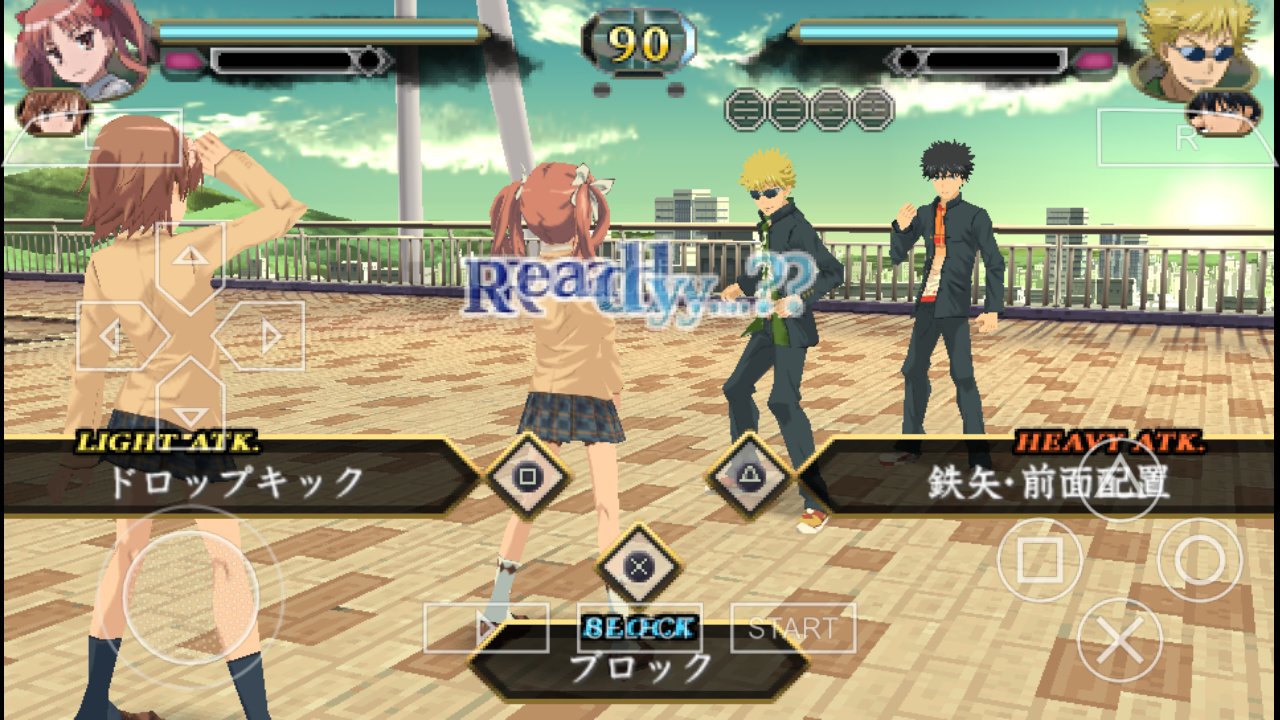Tap the START button overlay
The width and height of the screenshot is (1280, 720).
click(x=795, y=628)
